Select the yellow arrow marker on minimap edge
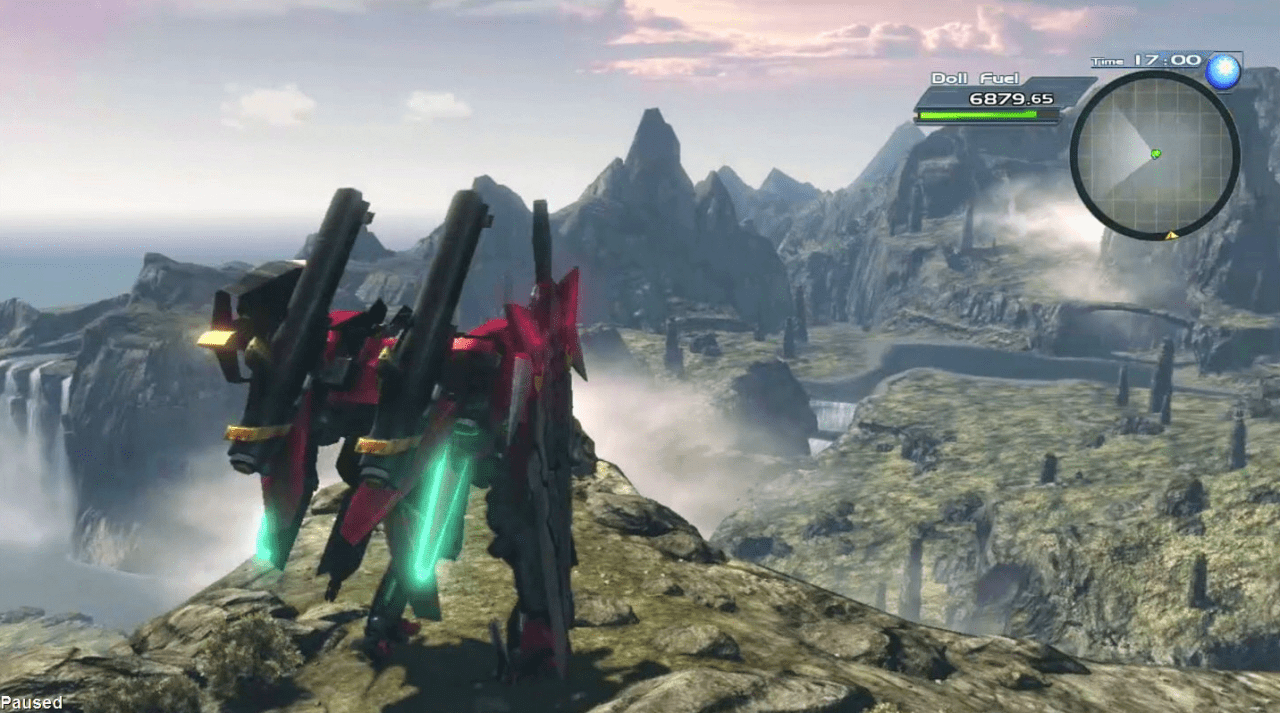This screenshot has width=1280, height=713. coord(1171,235)
